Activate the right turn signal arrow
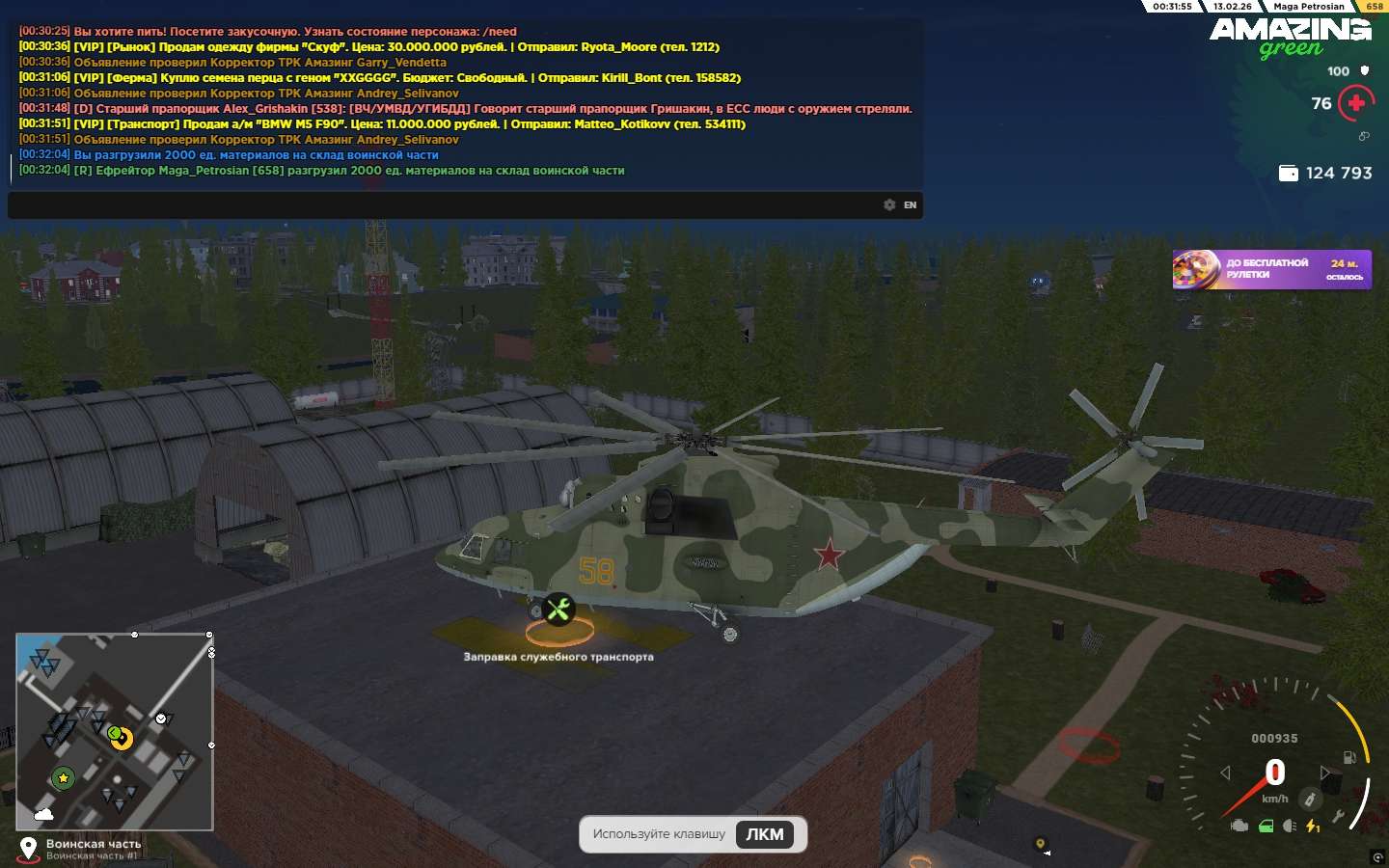 [x=1325, y=773]
